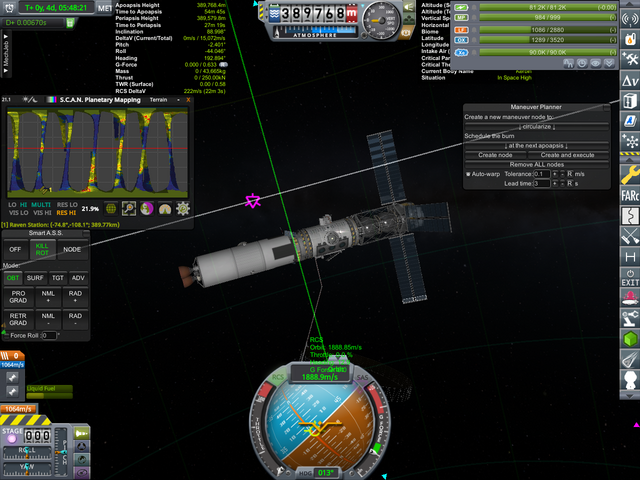
Task: Toggle the Force Roll checkbox
Action: click(5, 336)
